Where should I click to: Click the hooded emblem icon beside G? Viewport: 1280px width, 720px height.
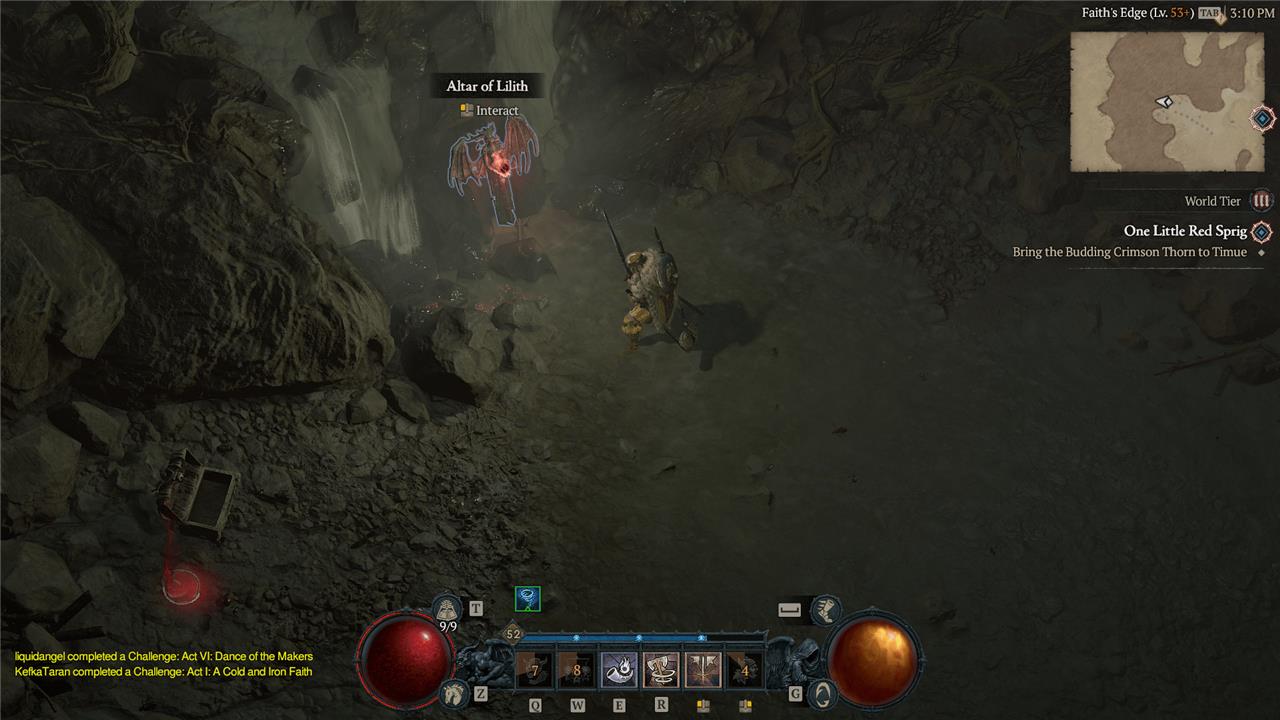(x=822, y=692)
